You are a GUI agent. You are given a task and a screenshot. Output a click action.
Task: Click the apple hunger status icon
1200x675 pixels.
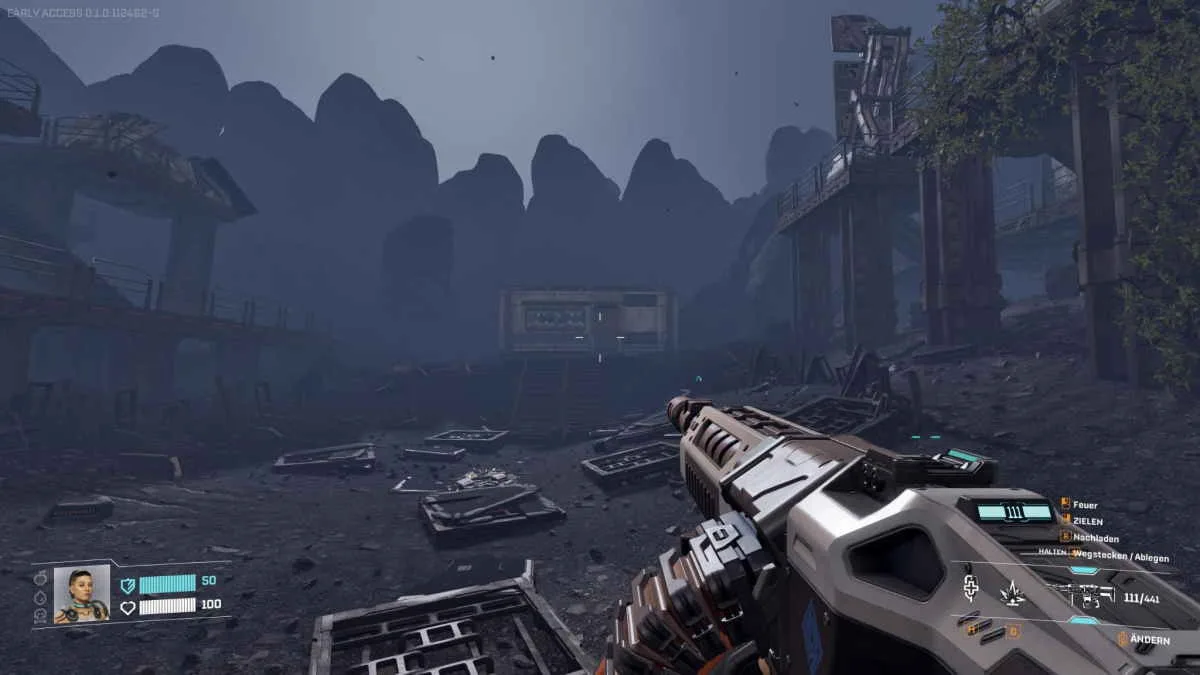pyautogui.click(x=40, y=578)
